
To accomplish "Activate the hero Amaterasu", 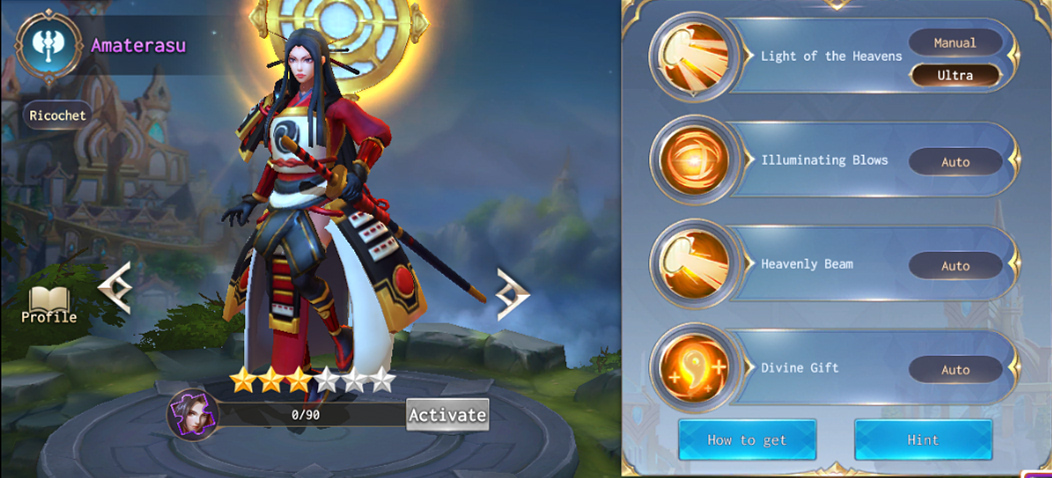I will coord(447,414).
